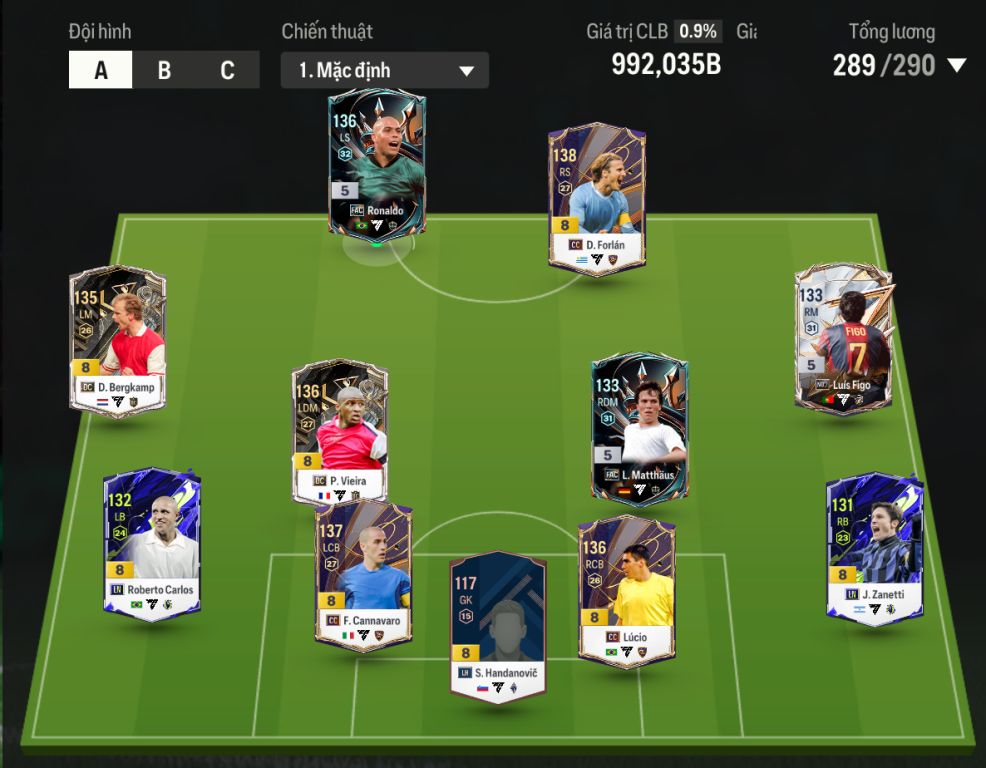Expand the Tổng lương salary arrow
The width and height of the screenshot is (986, 768).
(956, 66)
